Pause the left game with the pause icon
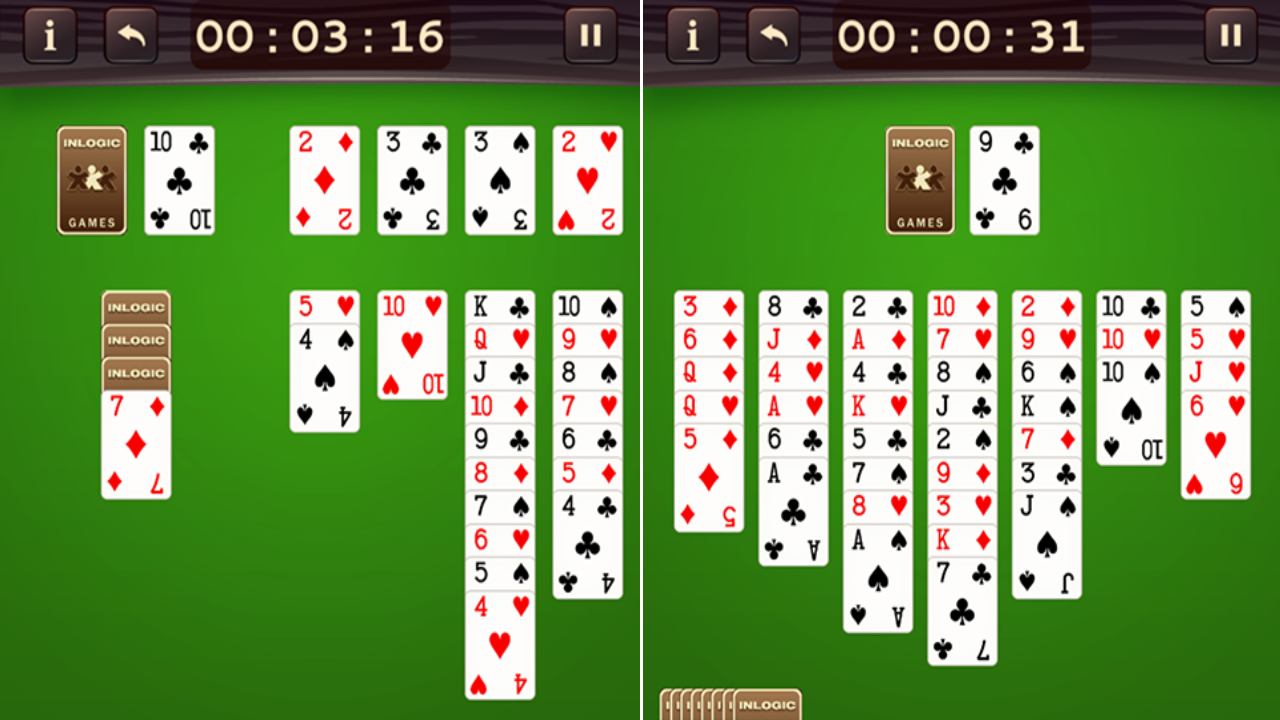The image size is (1280, 720). [x=590, y=36]
